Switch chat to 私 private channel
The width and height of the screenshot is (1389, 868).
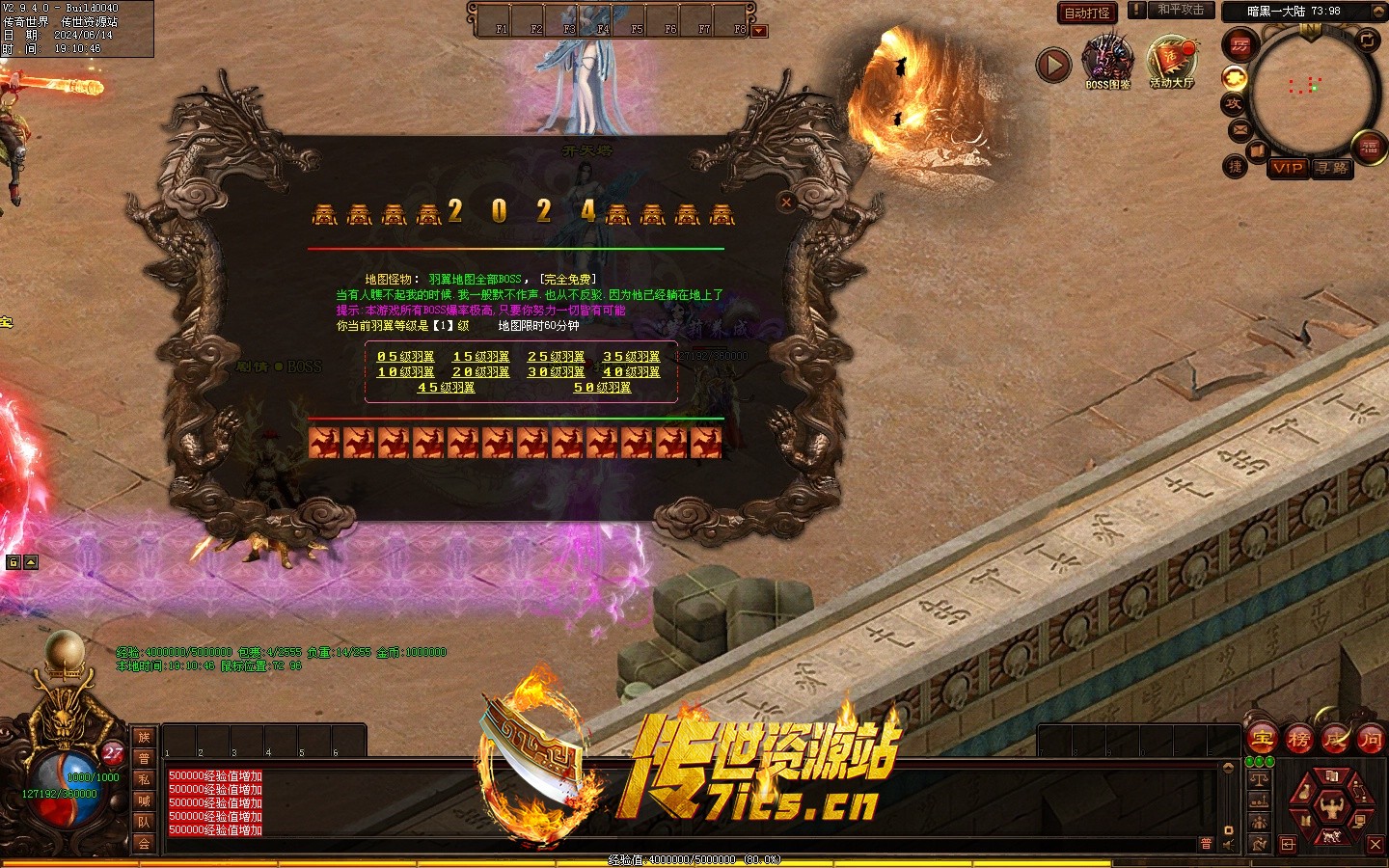pos(144,779)
